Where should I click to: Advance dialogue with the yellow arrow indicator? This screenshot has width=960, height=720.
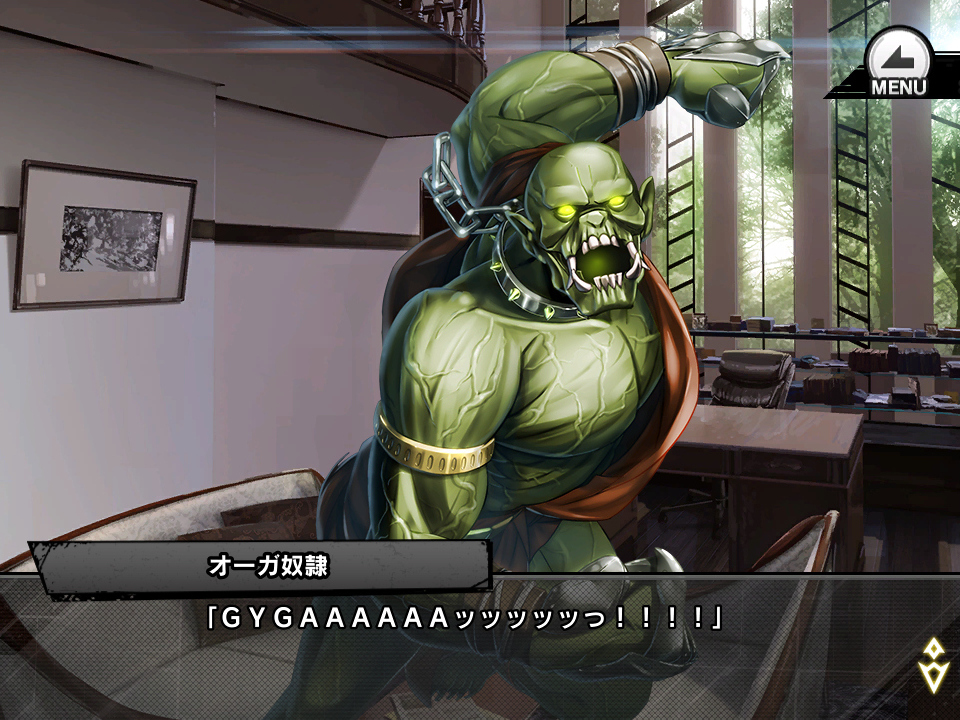tap(933, 665)
